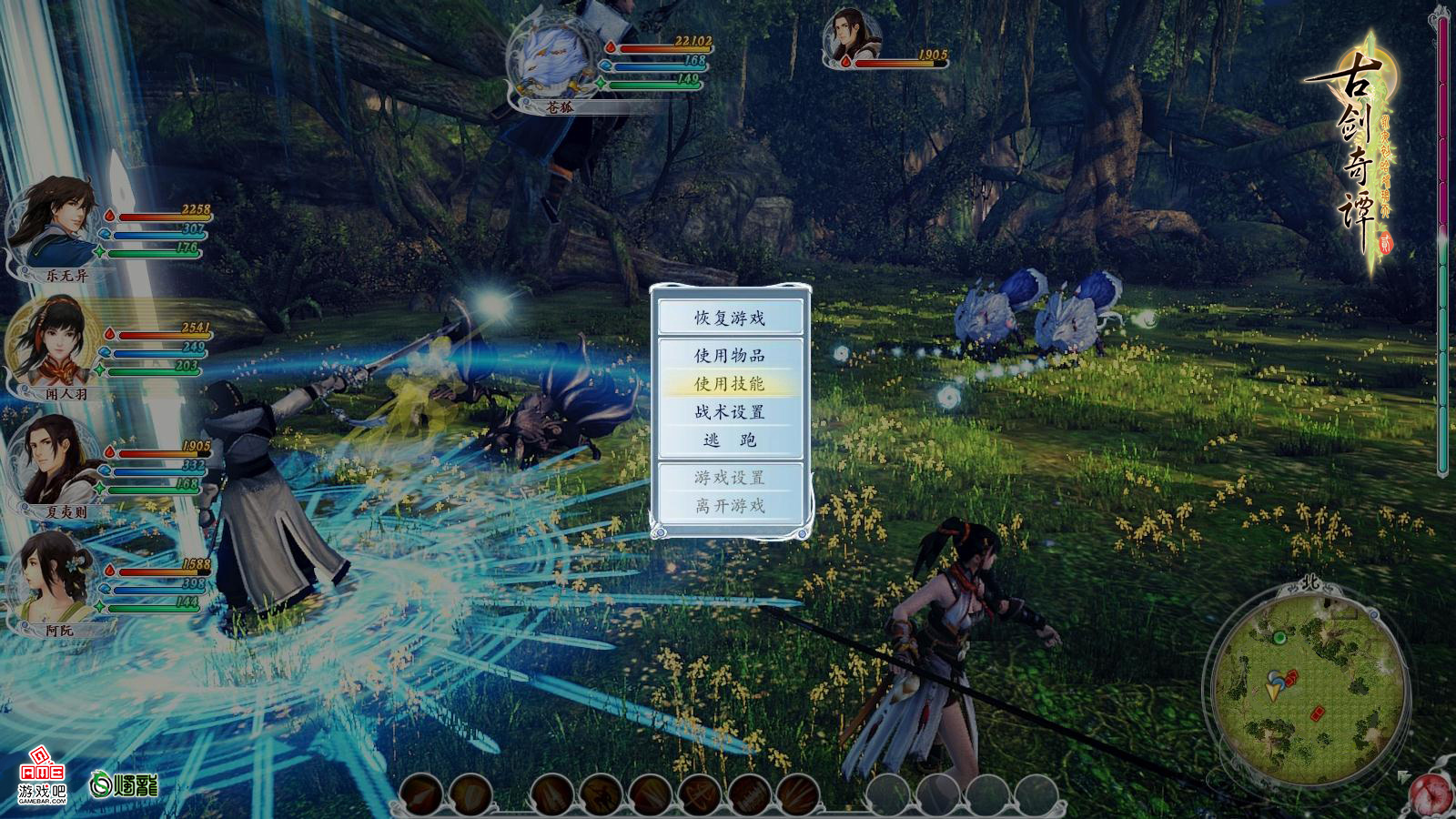Select 恢复游戏 to resume the game

(730, 318)
